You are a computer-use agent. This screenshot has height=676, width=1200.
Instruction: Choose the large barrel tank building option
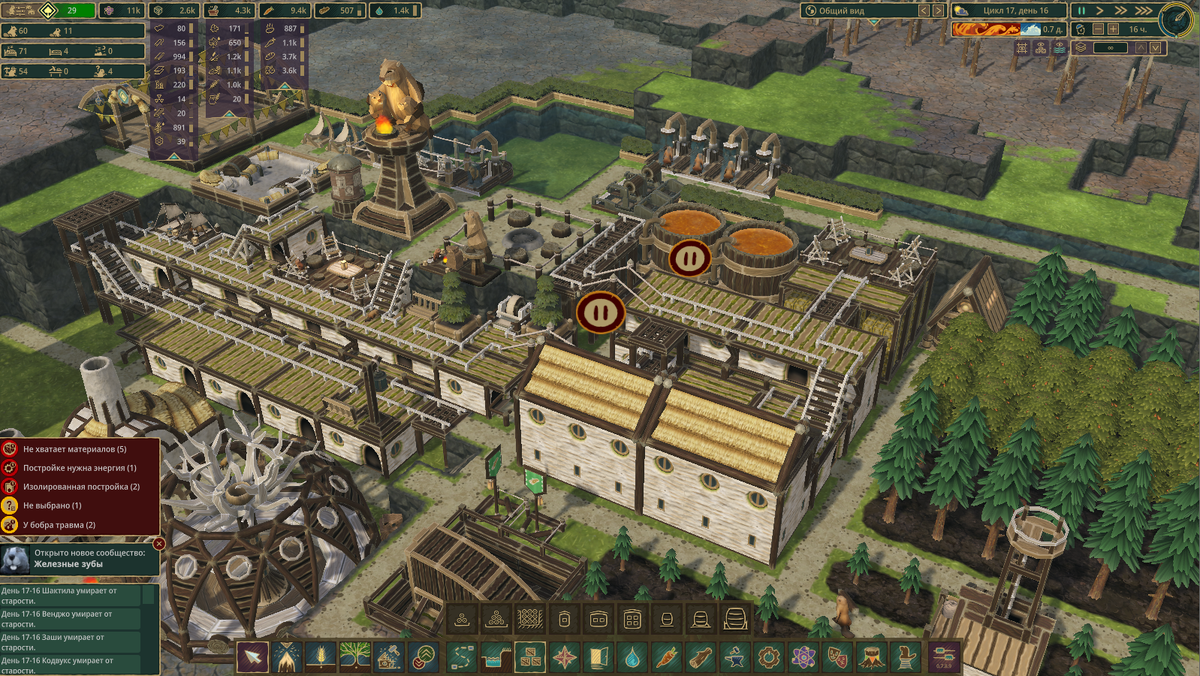tap(735, 619)
